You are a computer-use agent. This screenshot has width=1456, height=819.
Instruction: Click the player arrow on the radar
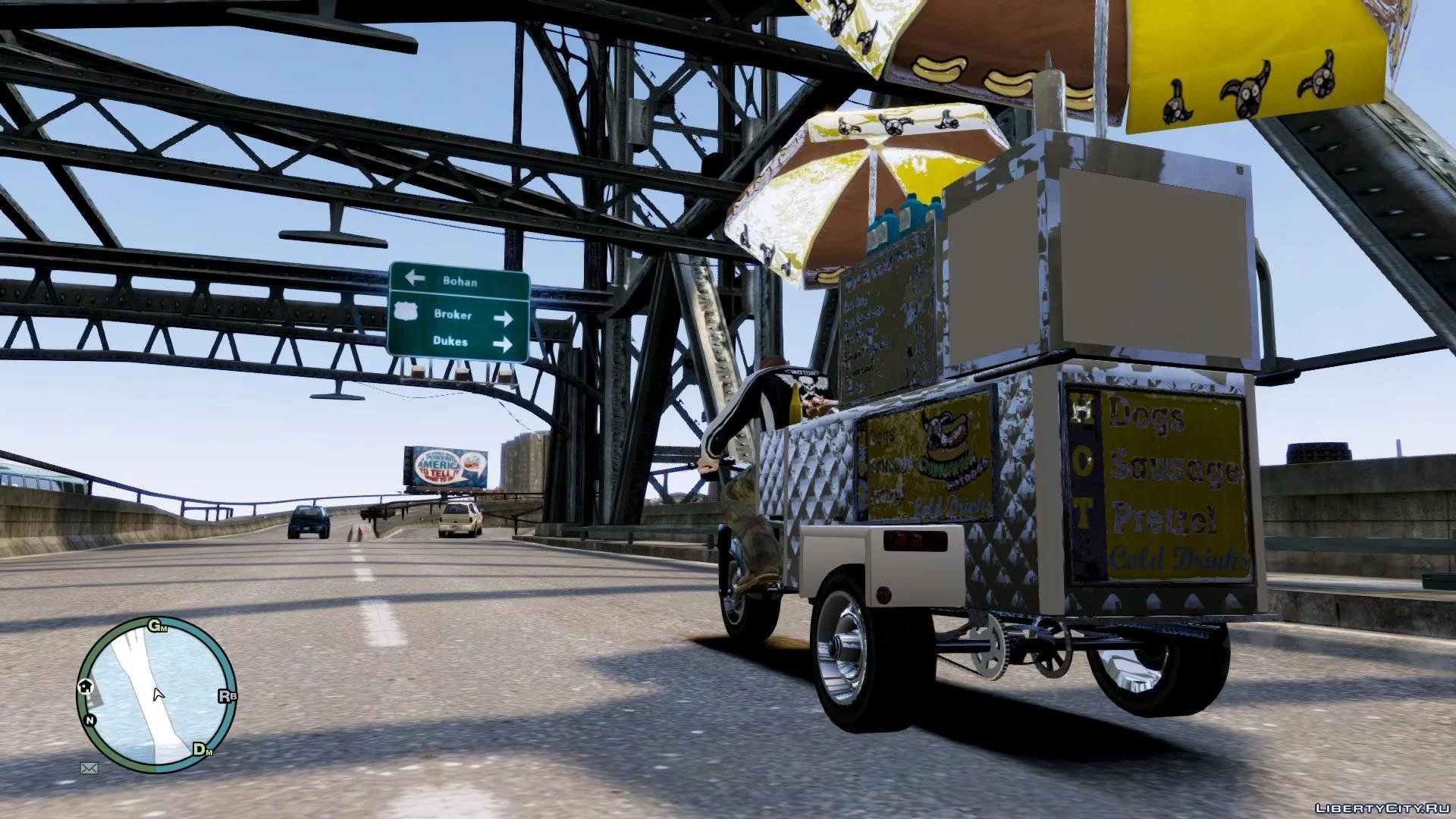coord(158,694)
